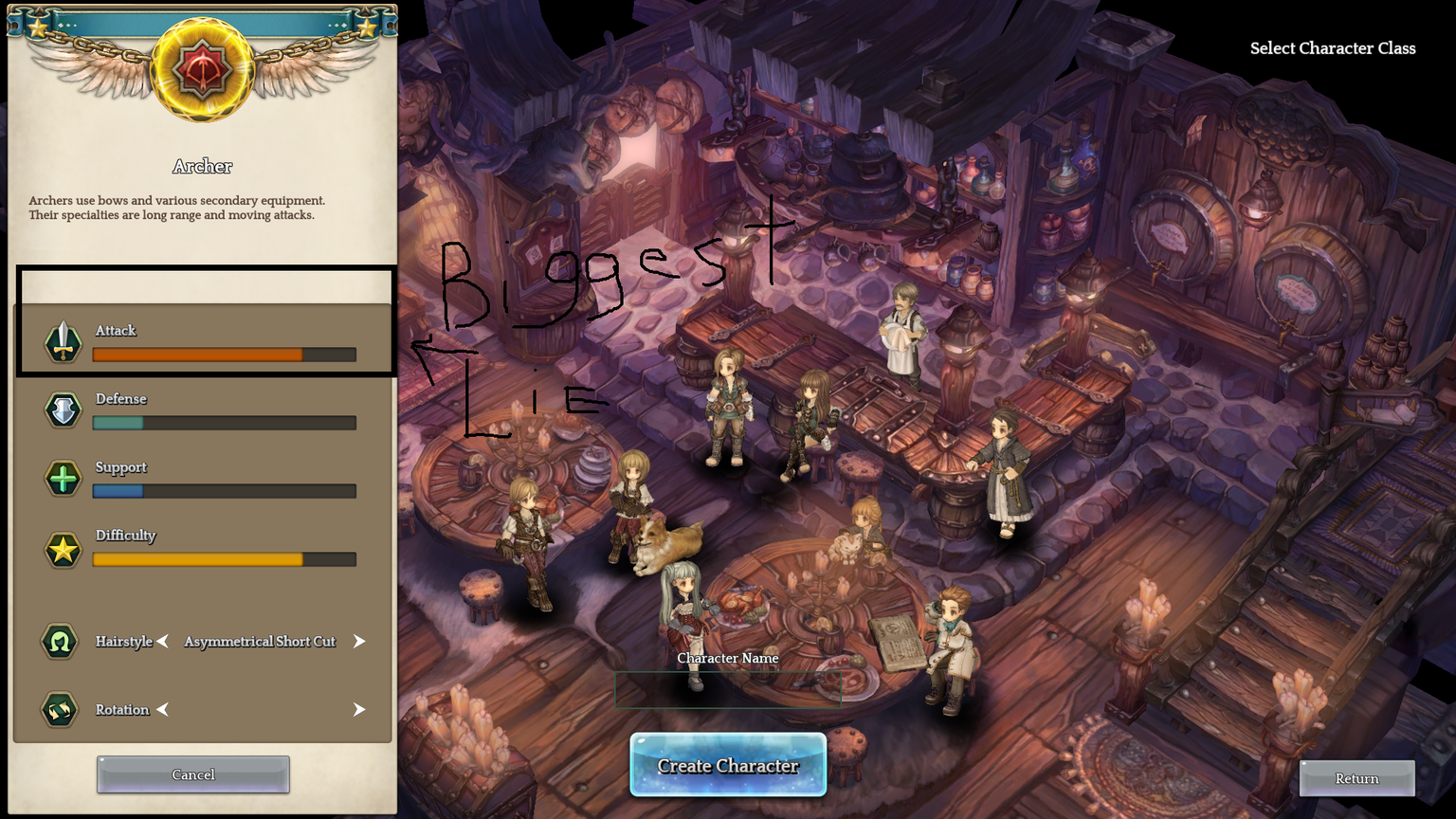This screenshot has width=1456, height=819.
Task: Choose the next hairstyle with right arrow
Action: pos(359,642)
